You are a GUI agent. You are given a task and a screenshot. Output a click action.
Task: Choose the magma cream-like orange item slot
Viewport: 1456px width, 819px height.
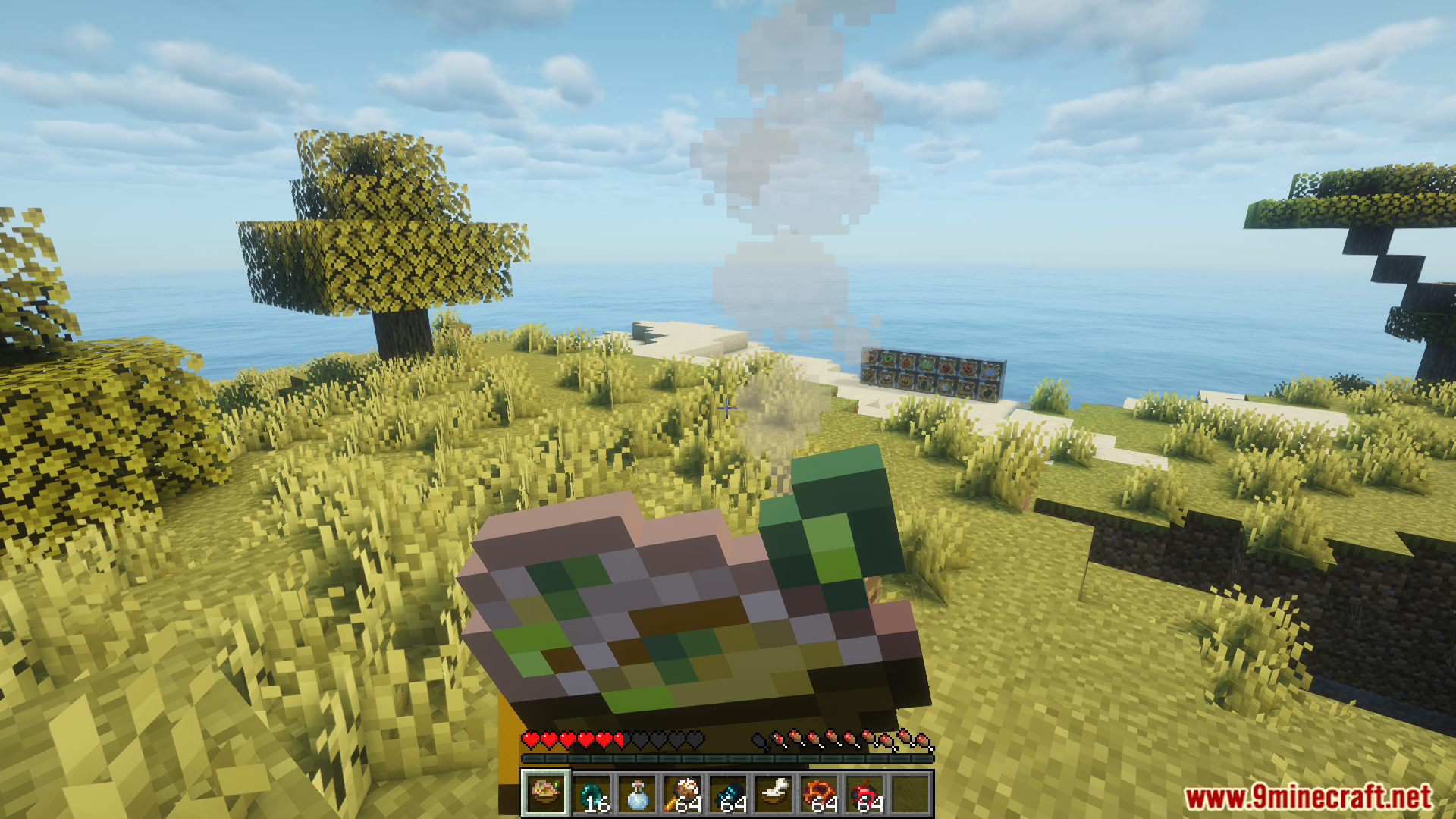coord(820,795)
